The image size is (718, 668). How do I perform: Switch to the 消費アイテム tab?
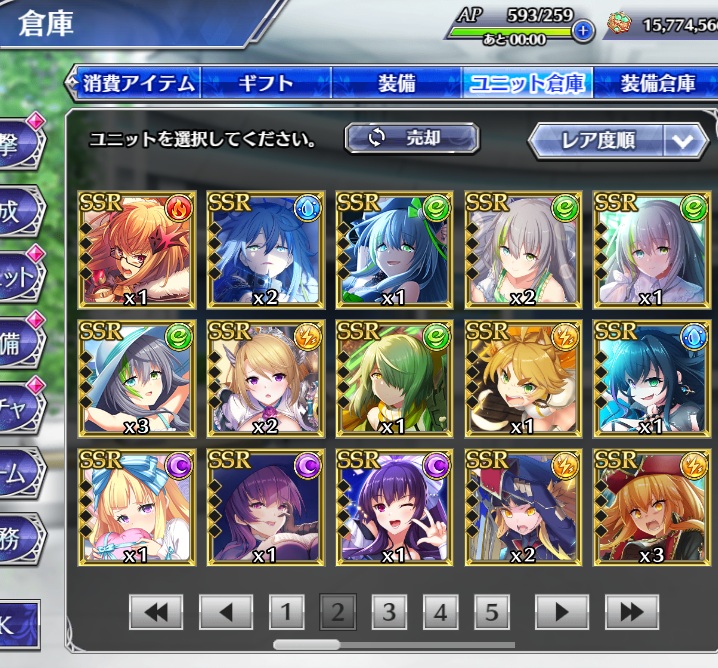coord(138,82)
